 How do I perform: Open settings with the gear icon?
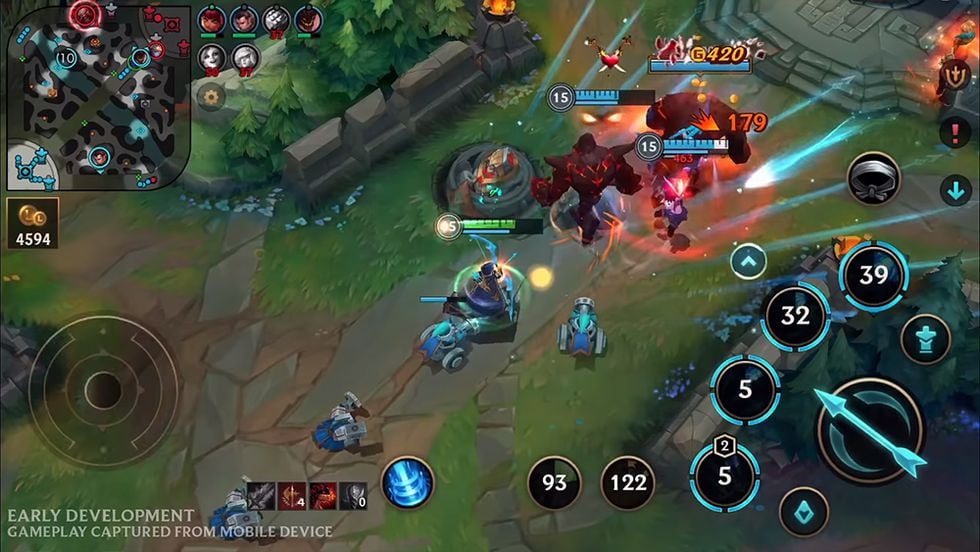tap(210, 96)
